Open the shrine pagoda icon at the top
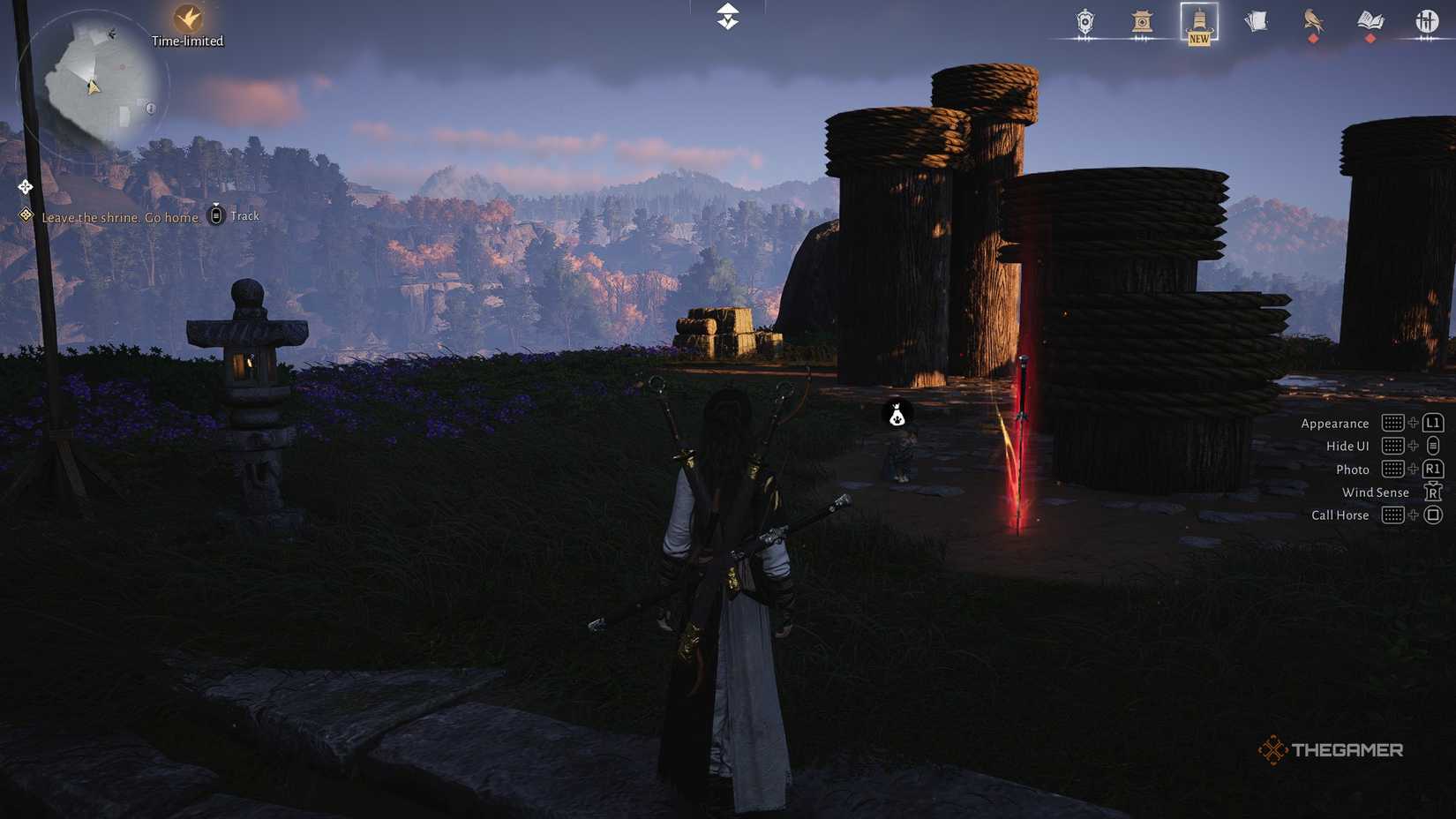Viewport: 1456px width, 819px height. (x=1141, y=22)
